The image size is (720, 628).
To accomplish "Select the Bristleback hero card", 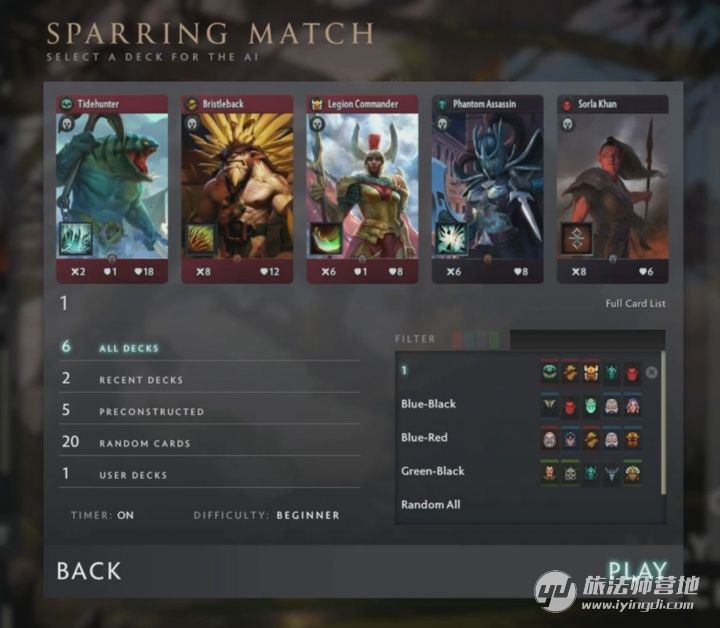I will (237, 189).
